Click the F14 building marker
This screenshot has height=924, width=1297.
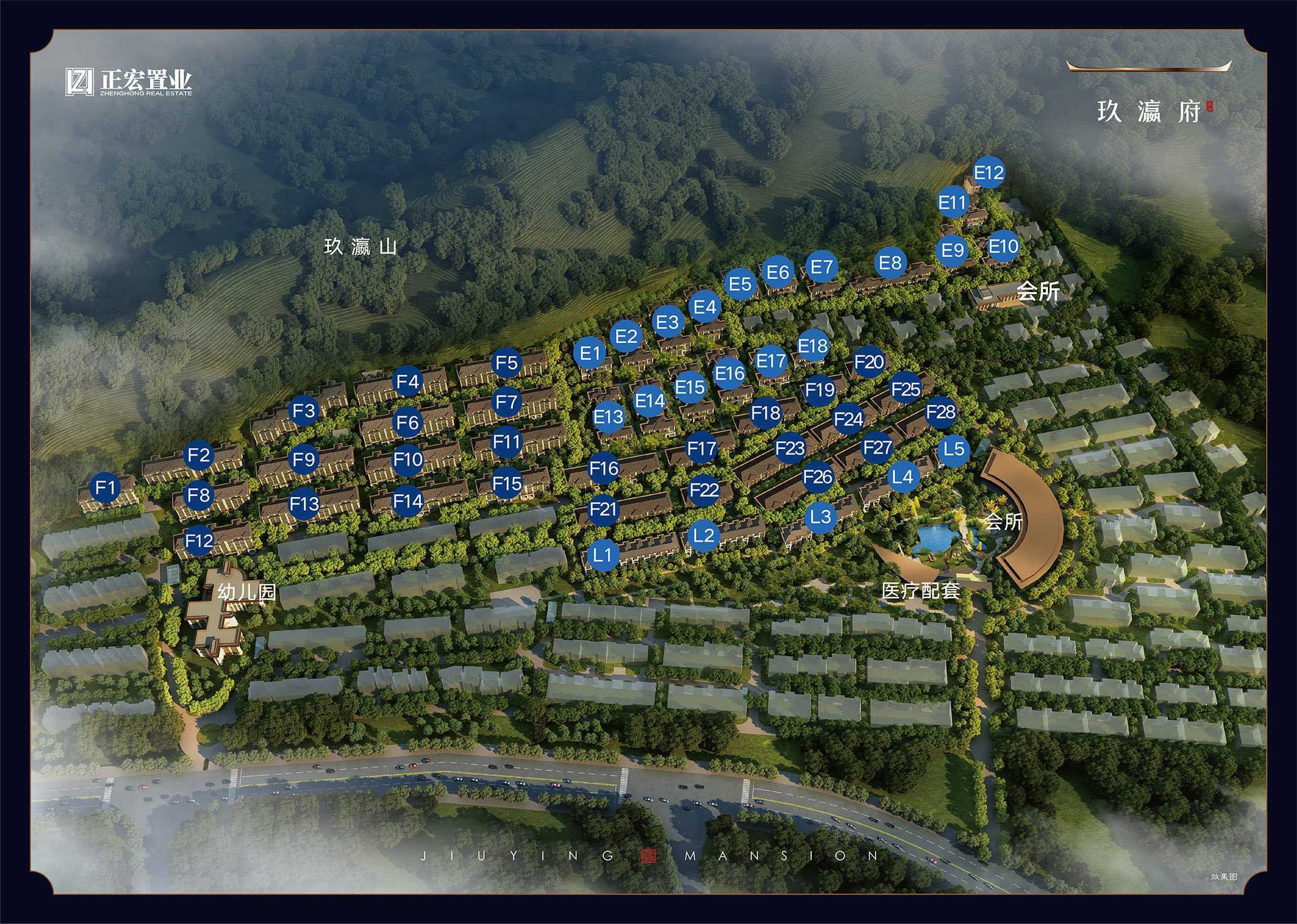pyautogui.click(x=408, y=501)
